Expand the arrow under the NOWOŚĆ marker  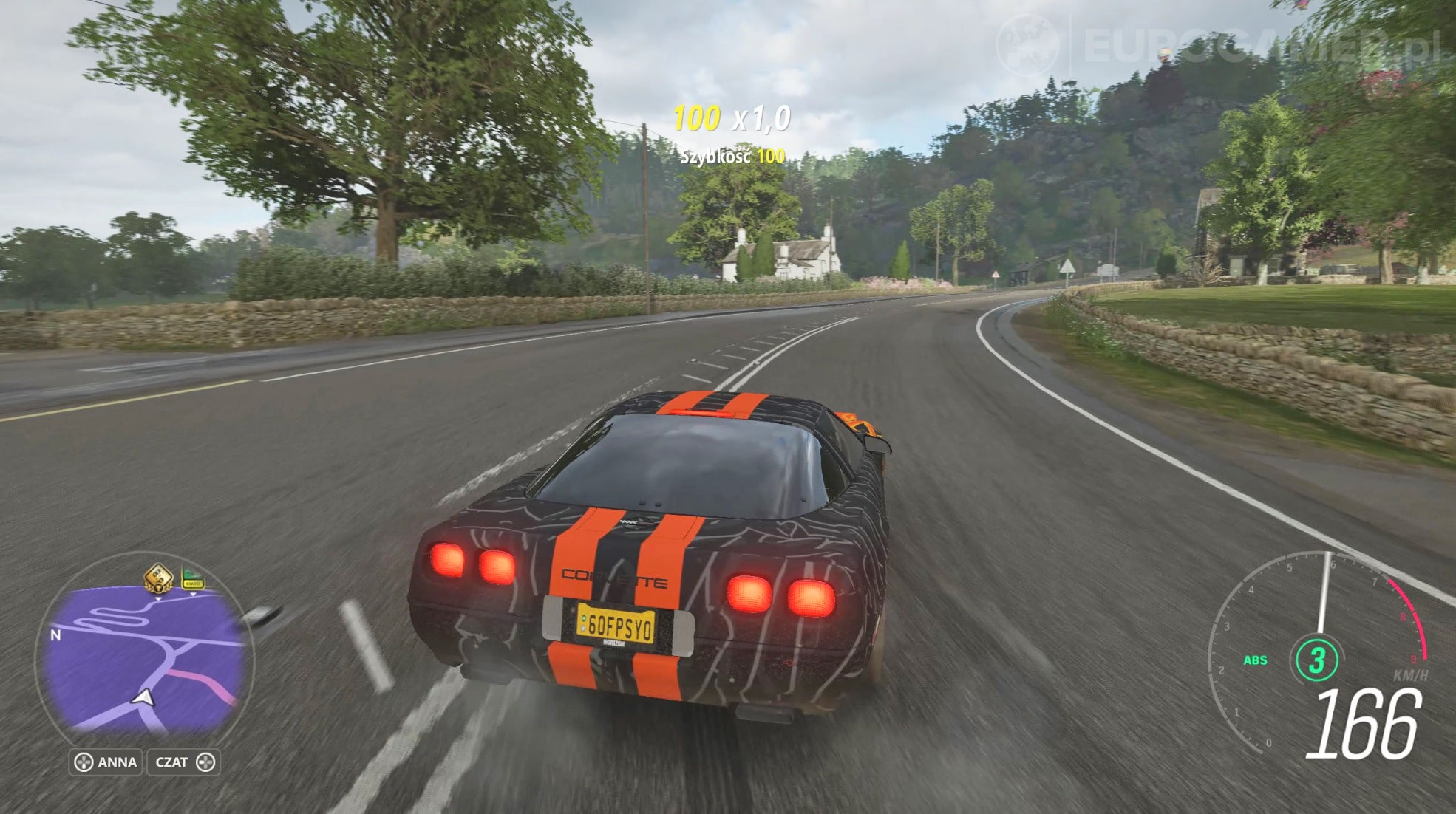pyautogui.click(x=194, y=594)
